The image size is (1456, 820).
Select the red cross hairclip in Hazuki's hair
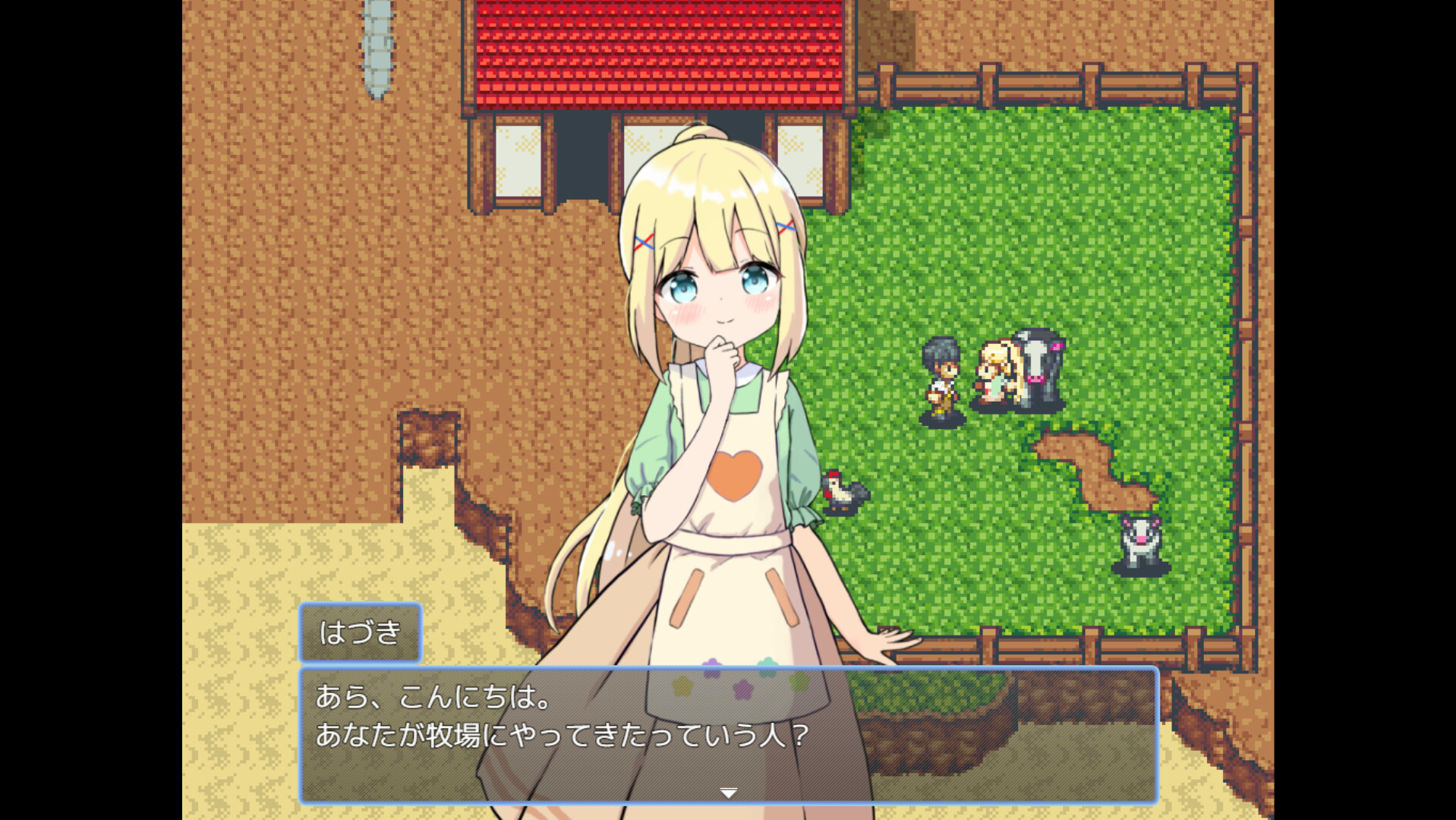[644, 243]
